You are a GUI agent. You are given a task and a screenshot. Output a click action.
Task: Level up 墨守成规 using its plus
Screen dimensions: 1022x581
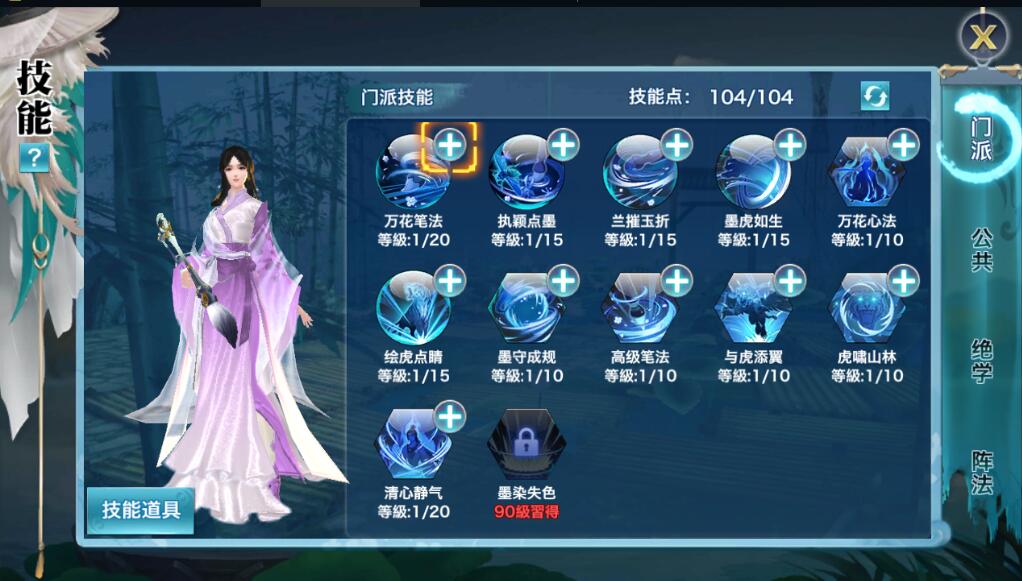564,281
